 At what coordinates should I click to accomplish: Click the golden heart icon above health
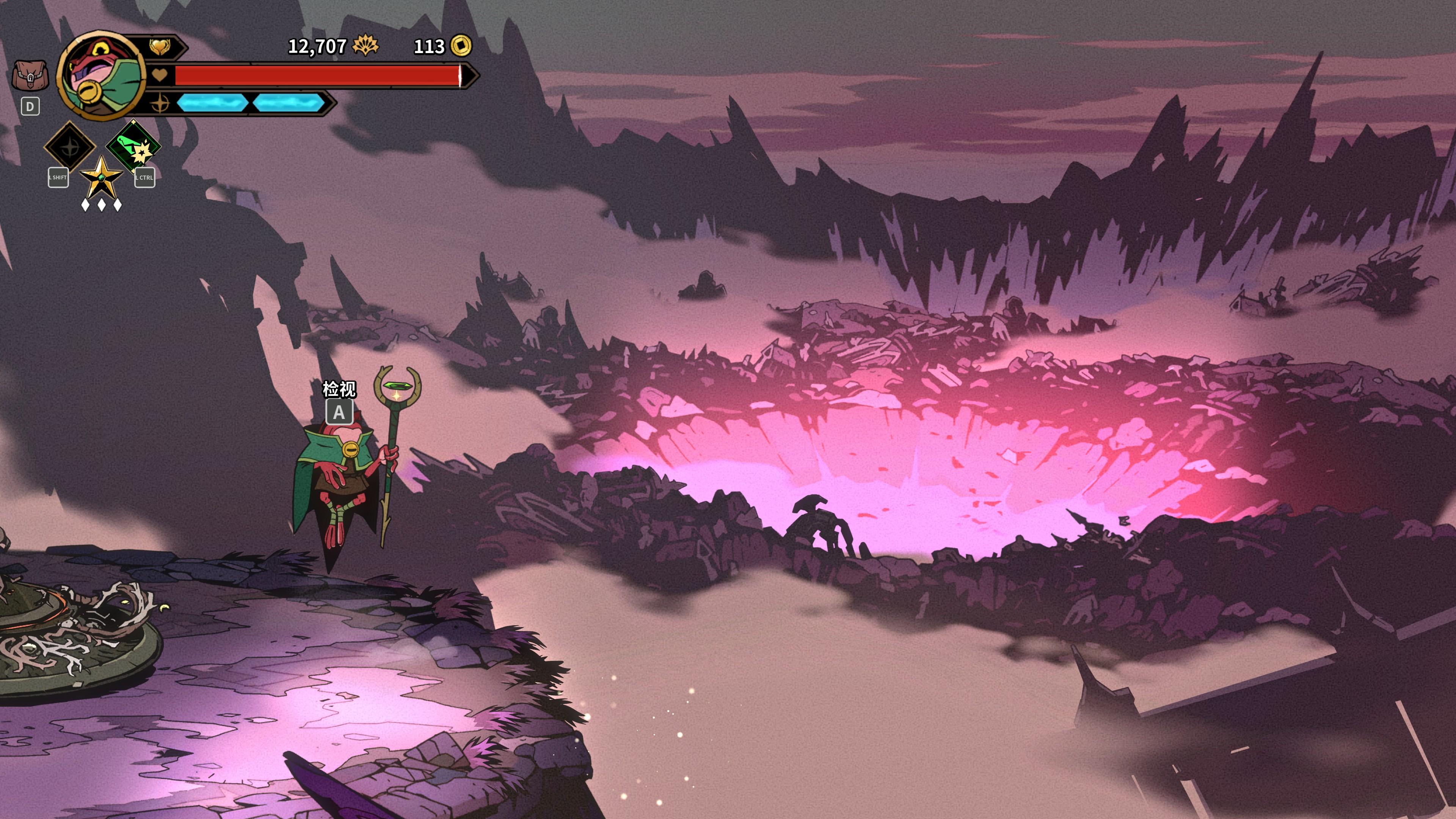click(160, 46)
